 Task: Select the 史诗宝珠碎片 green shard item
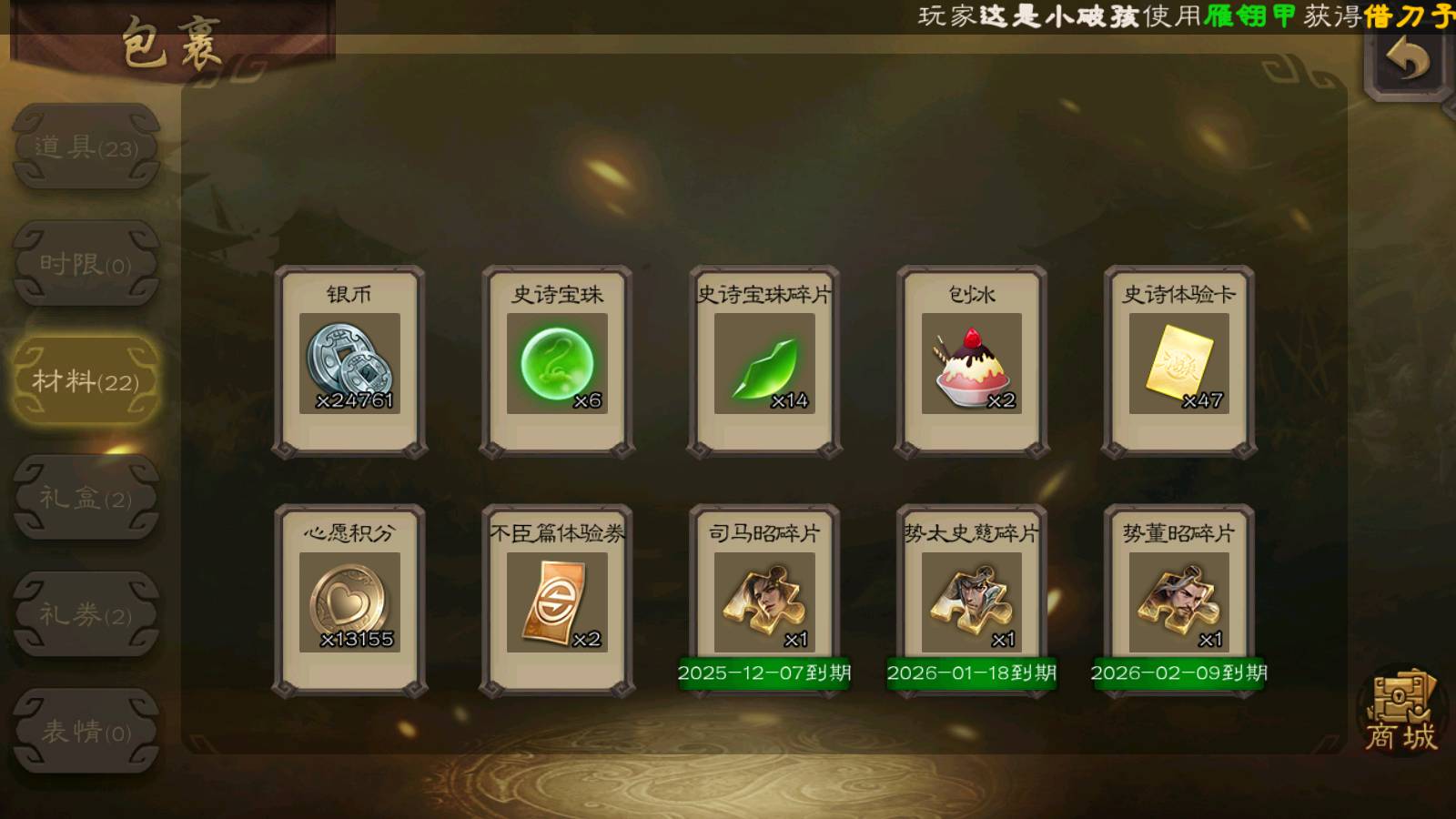point(764,362)
